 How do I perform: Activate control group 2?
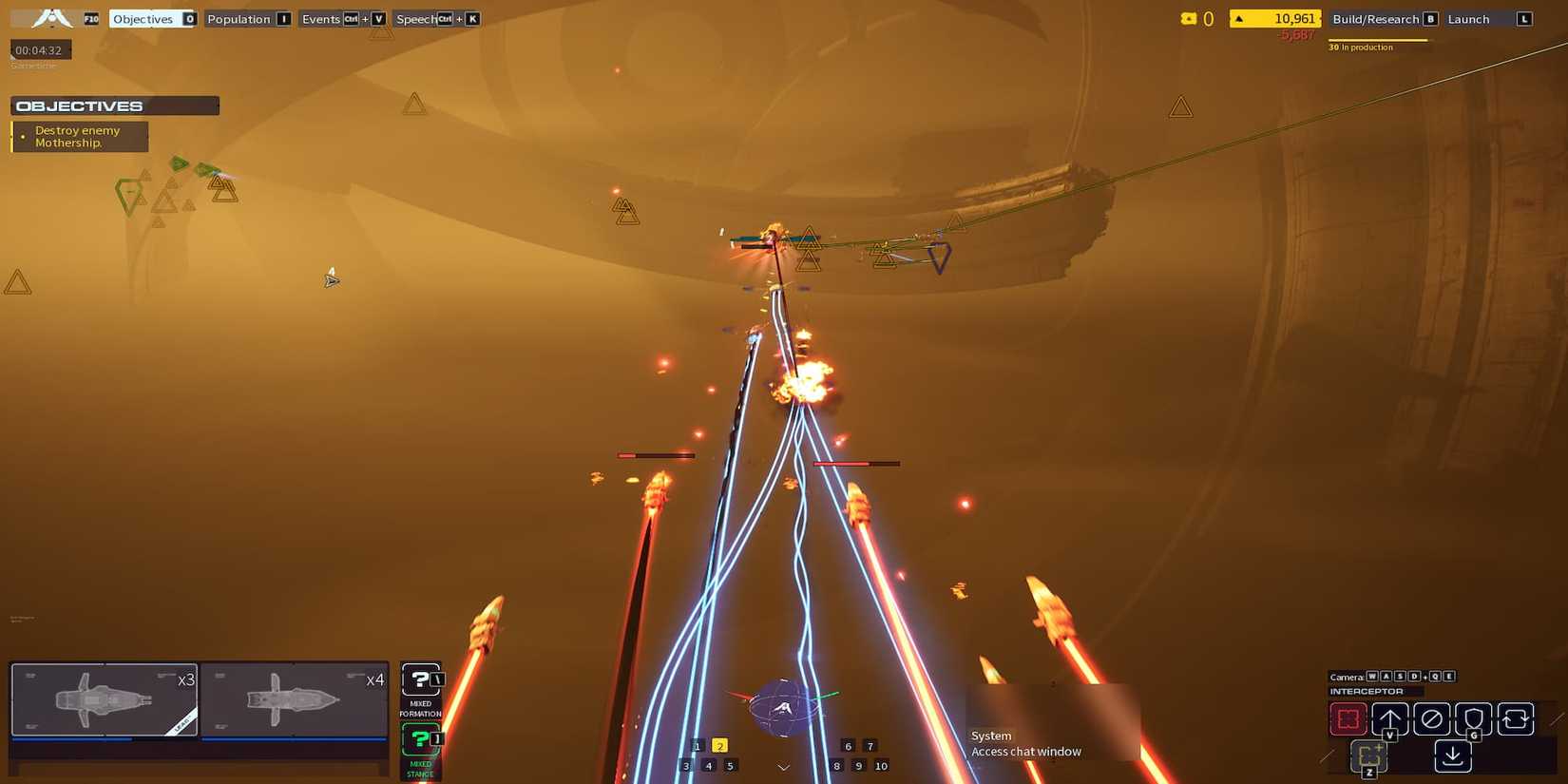coord(720,746)
